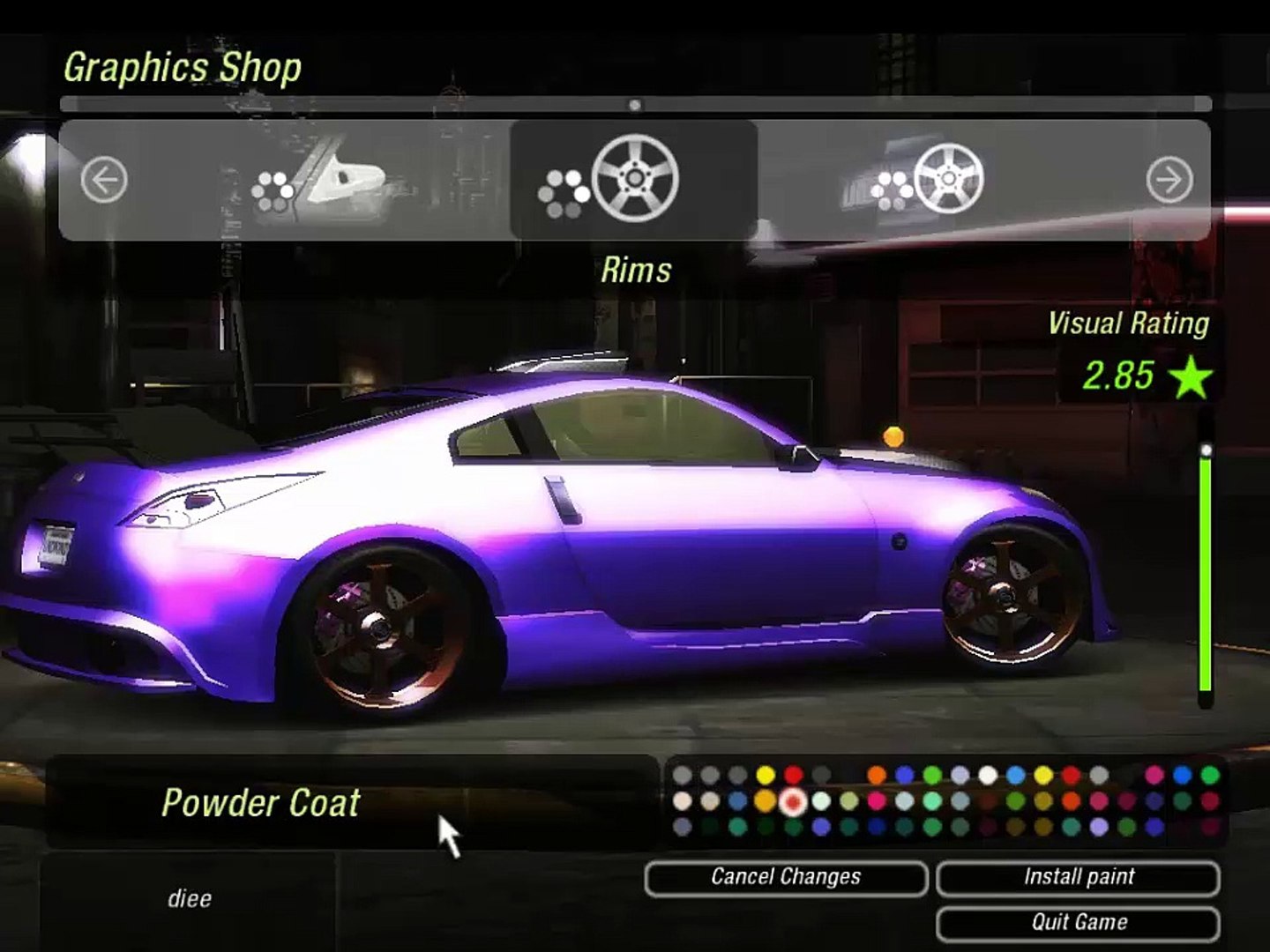This screenshot has width=1270, height=952.
Task: Quit Game from the paint shop
Action: pyautogui.click(x=1078, y=922)
